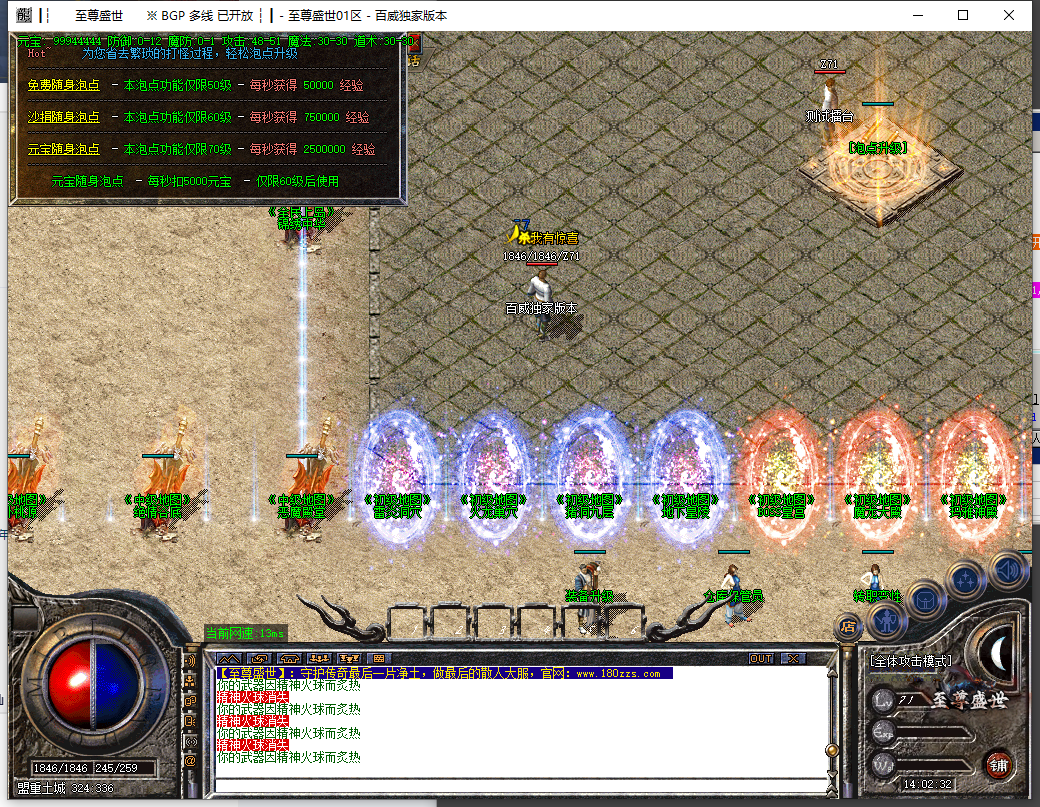Toggle the sound speaker round button
The image size is (1040, 807).
tap(1007, 569)
